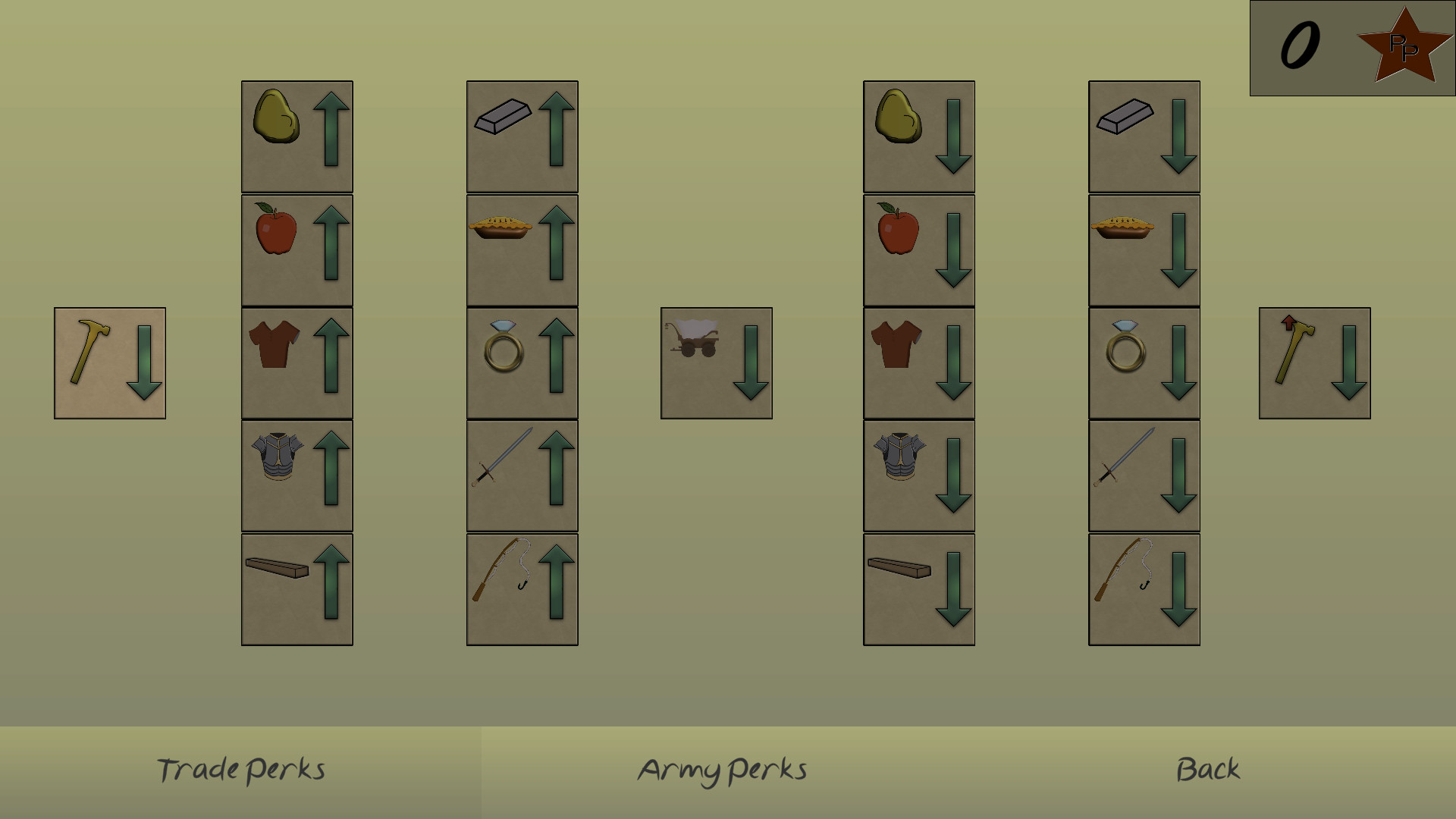Click the hammer tile with the down arrow
Viewport: 1456px width, 819px height.
click(x=109, y=361)
